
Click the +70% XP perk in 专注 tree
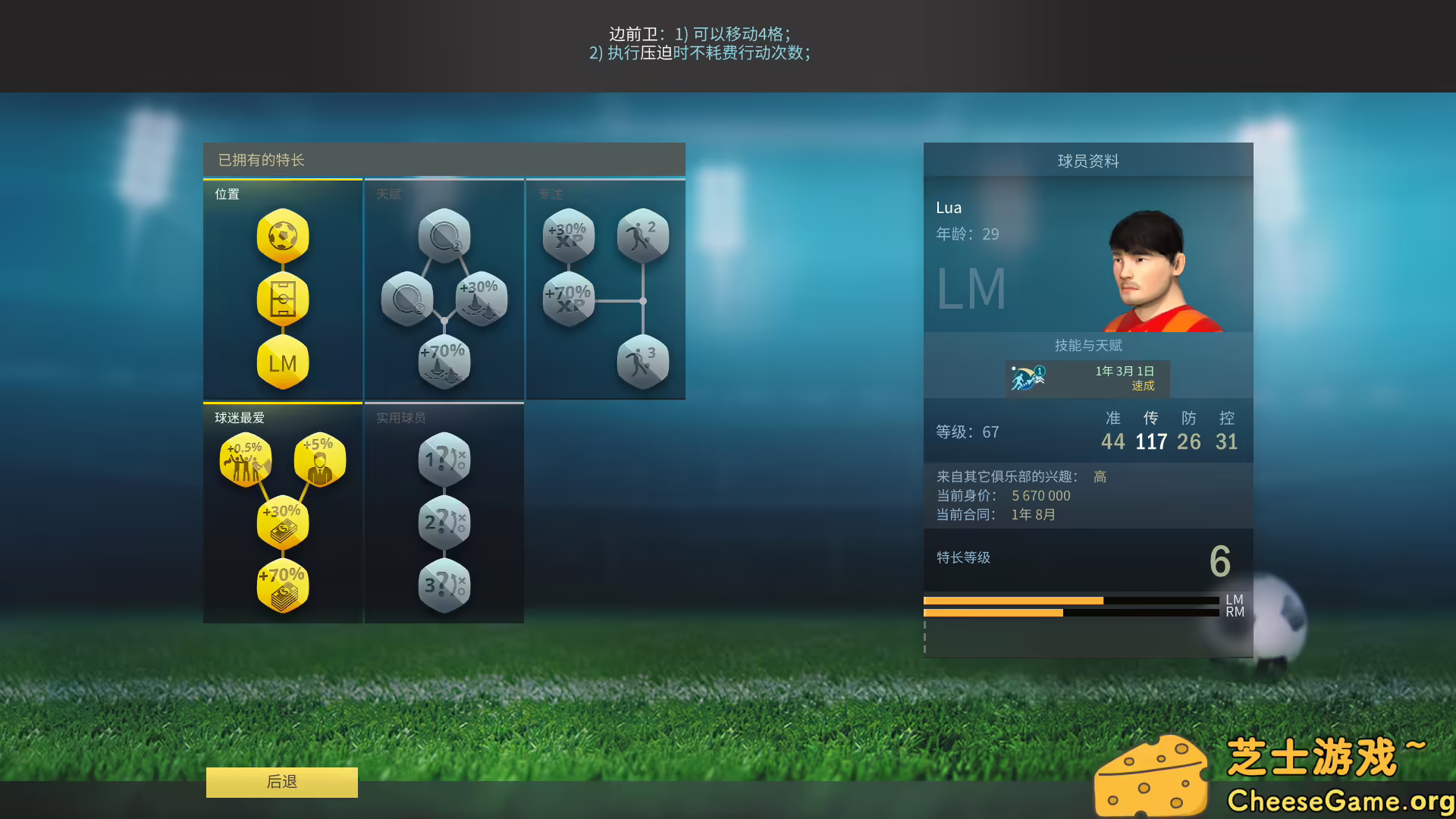[x=567, y=298]
